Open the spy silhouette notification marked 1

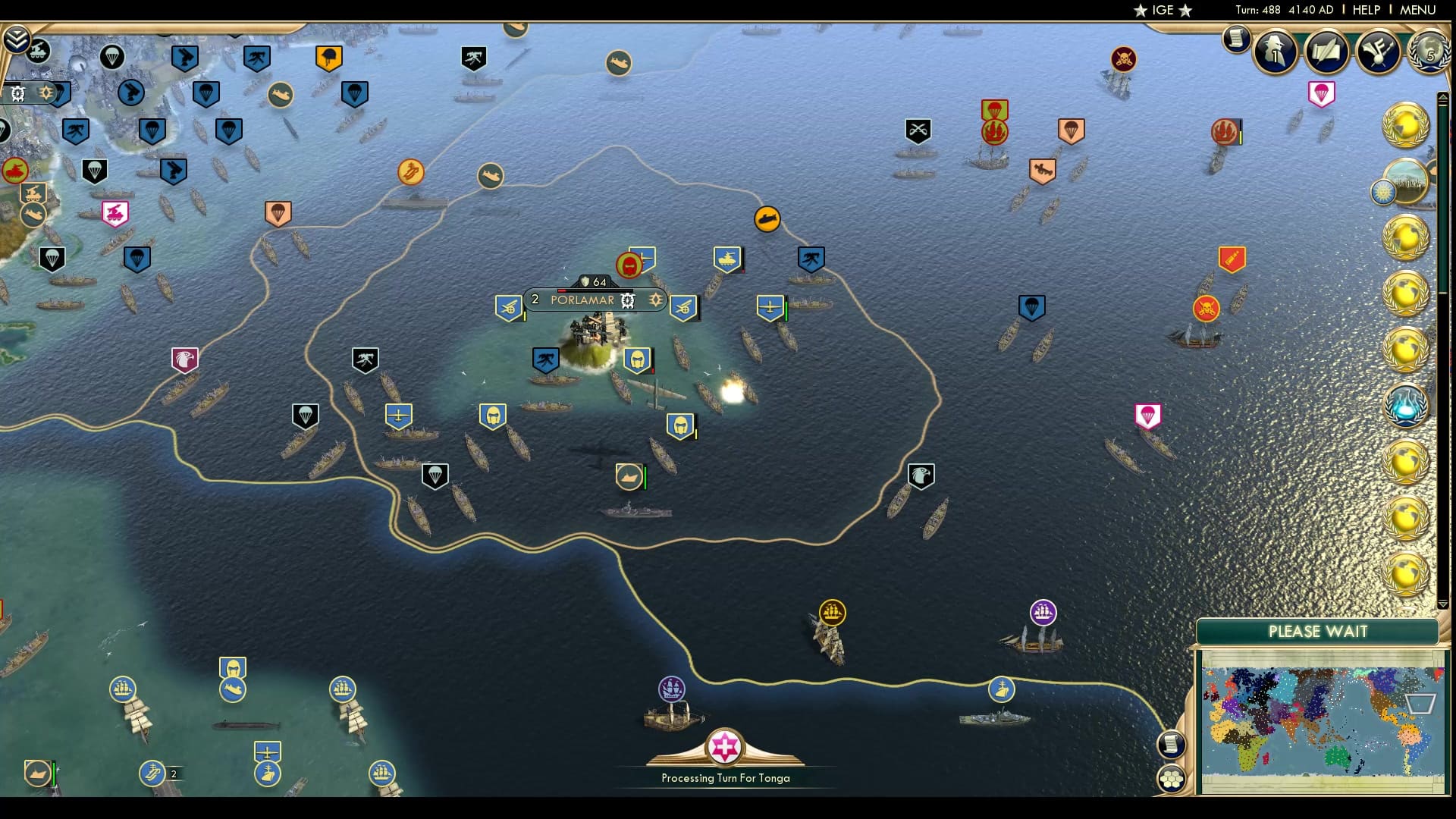pyautogui.click(x=1275, y=52)
